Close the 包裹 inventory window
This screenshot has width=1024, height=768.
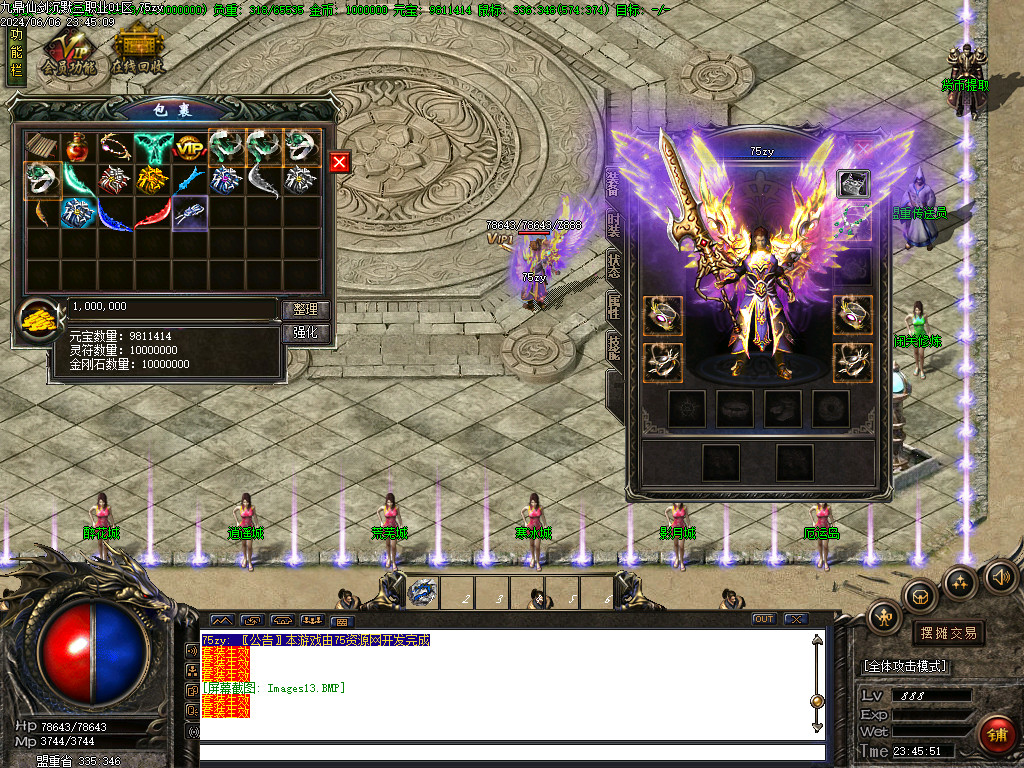pyautogui.click(x=340, y=162)
